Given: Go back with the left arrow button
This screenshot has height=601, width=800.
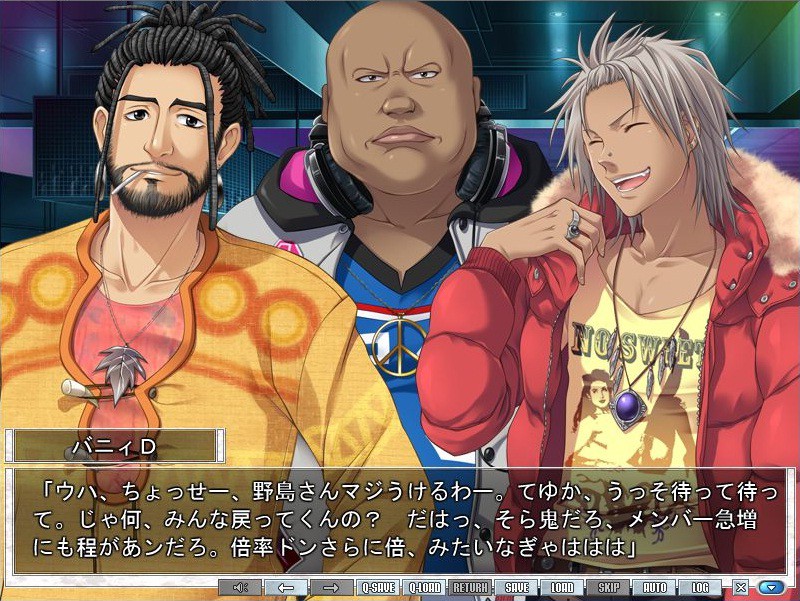Looking at the screenshot, I should tap(286, 588).
